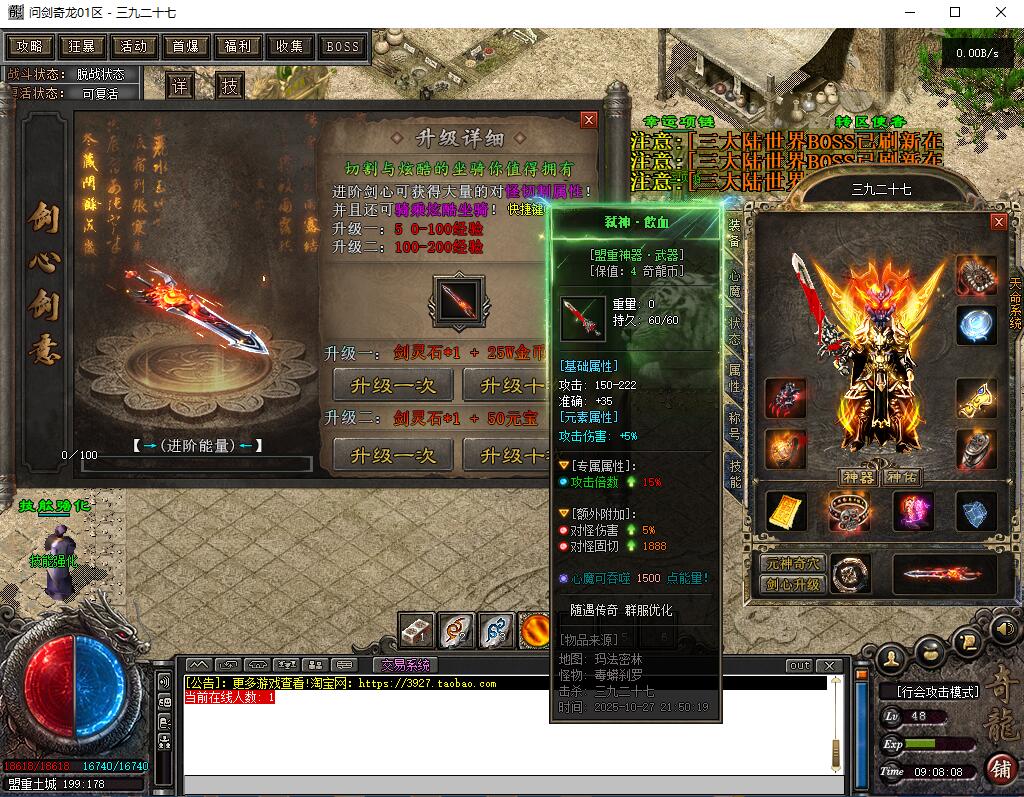This screenshot has width=1024, height=797.
Task: Open the BOSS menu button
Action: (x=342, y=46)
